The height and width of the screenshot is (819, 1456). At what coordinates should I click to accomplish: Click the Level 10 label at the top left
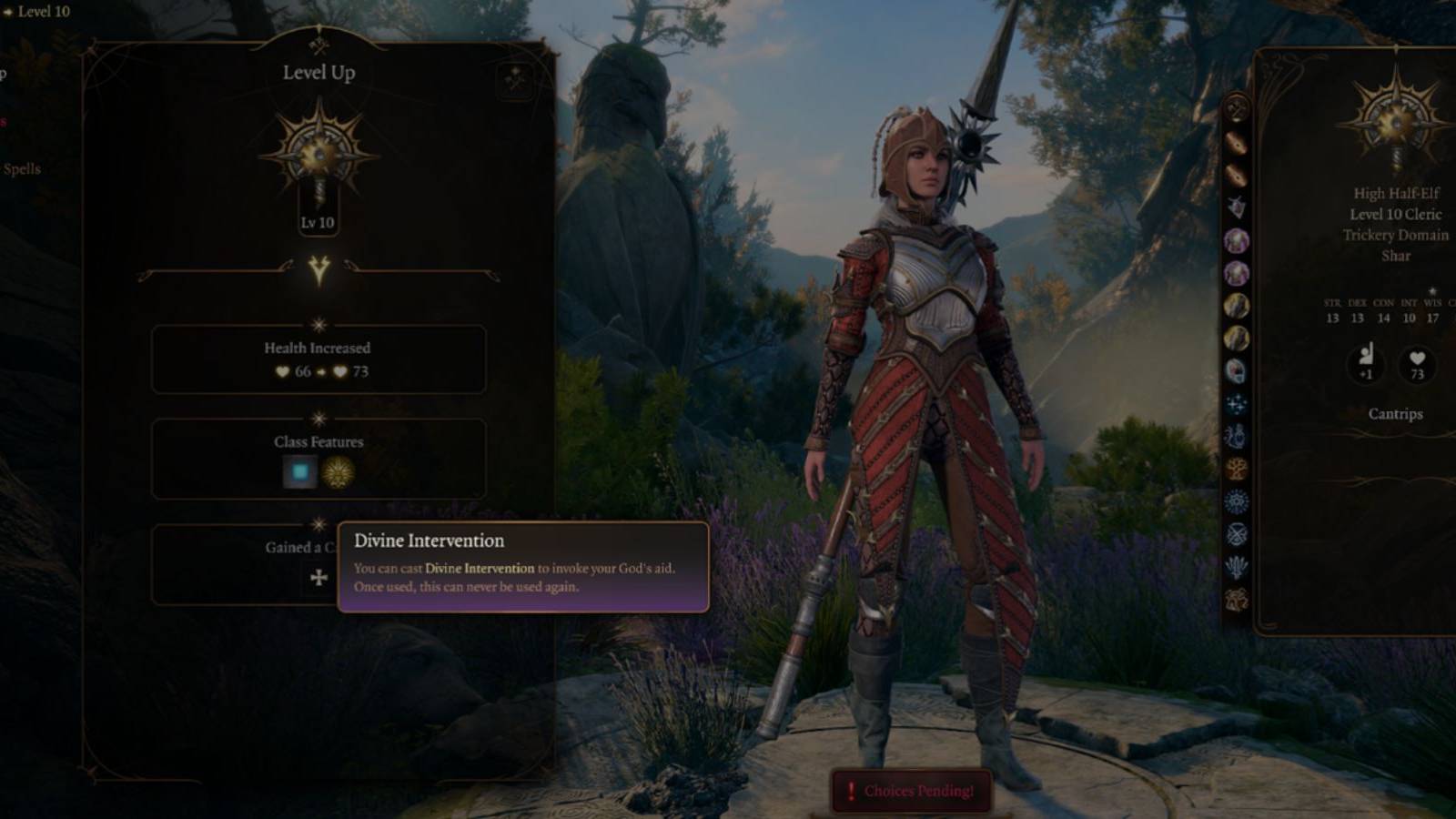coord(43,12)
